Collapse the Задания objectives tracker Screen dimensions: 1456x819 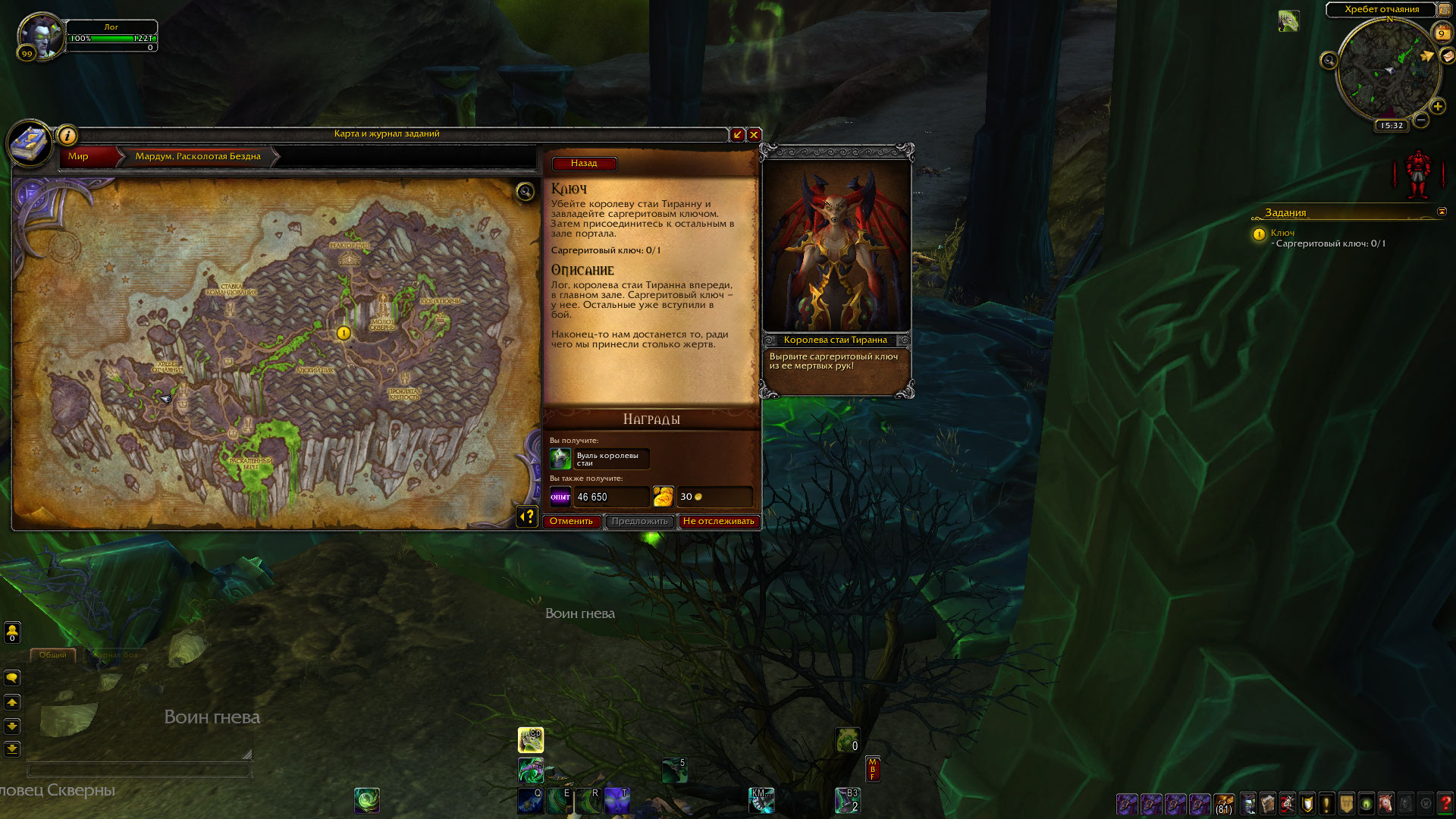tap(1442, 212)
